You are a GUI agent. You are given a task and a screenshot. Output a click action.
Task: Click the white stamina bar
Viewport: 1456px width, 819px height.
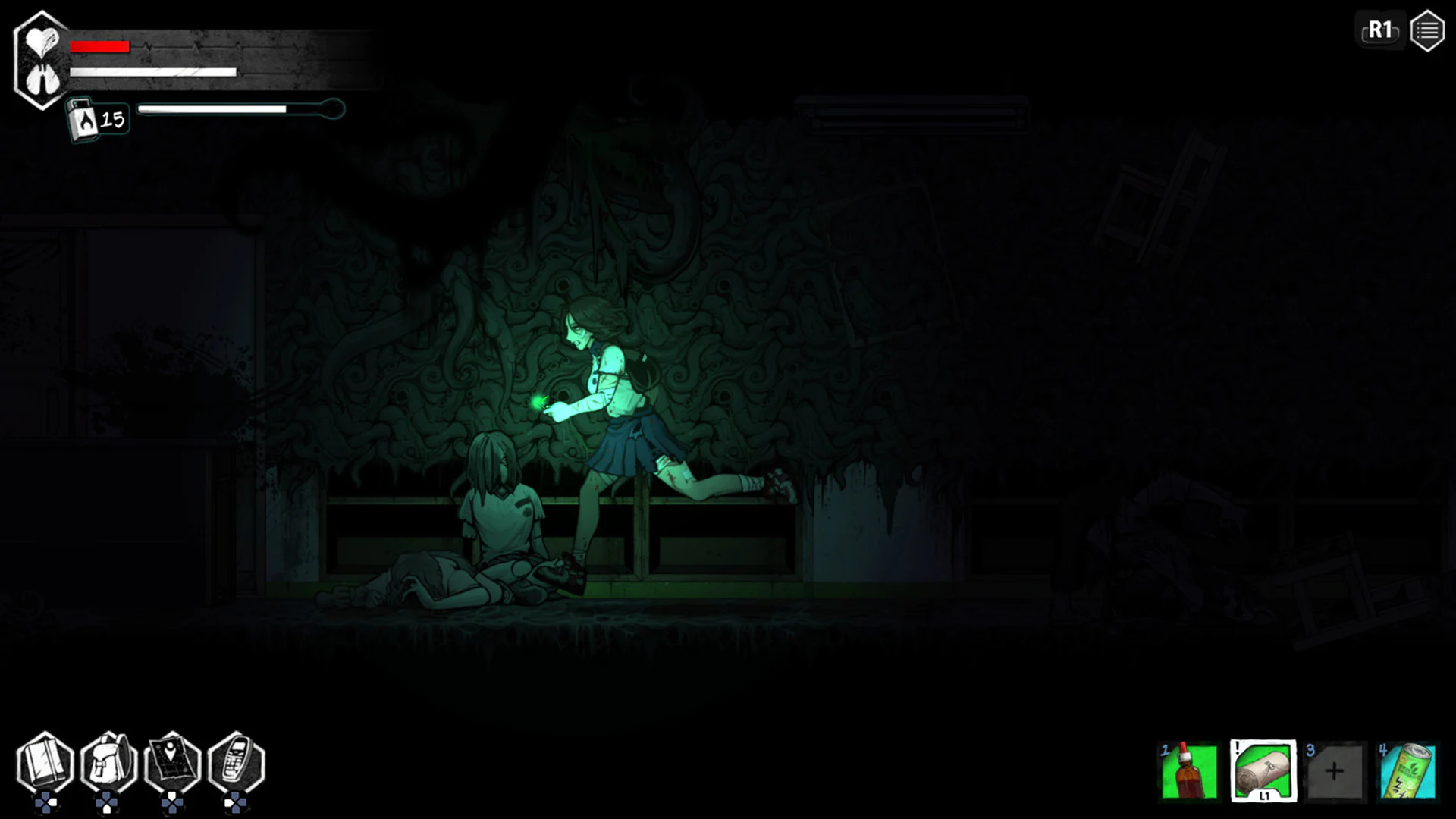point(152,72)
